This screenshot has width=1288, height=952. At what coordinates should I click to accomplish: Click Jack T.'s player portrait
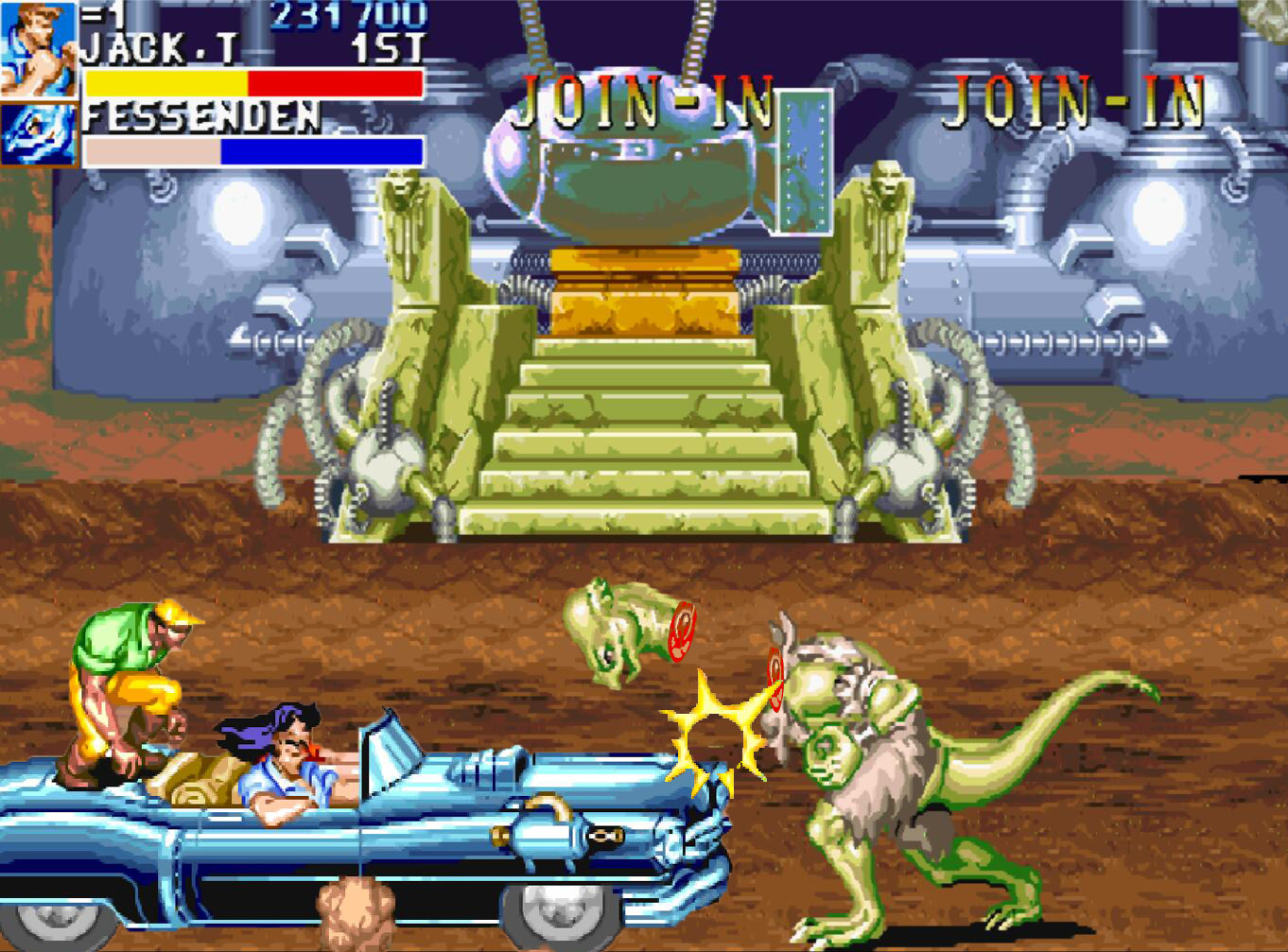pos(38,49)
